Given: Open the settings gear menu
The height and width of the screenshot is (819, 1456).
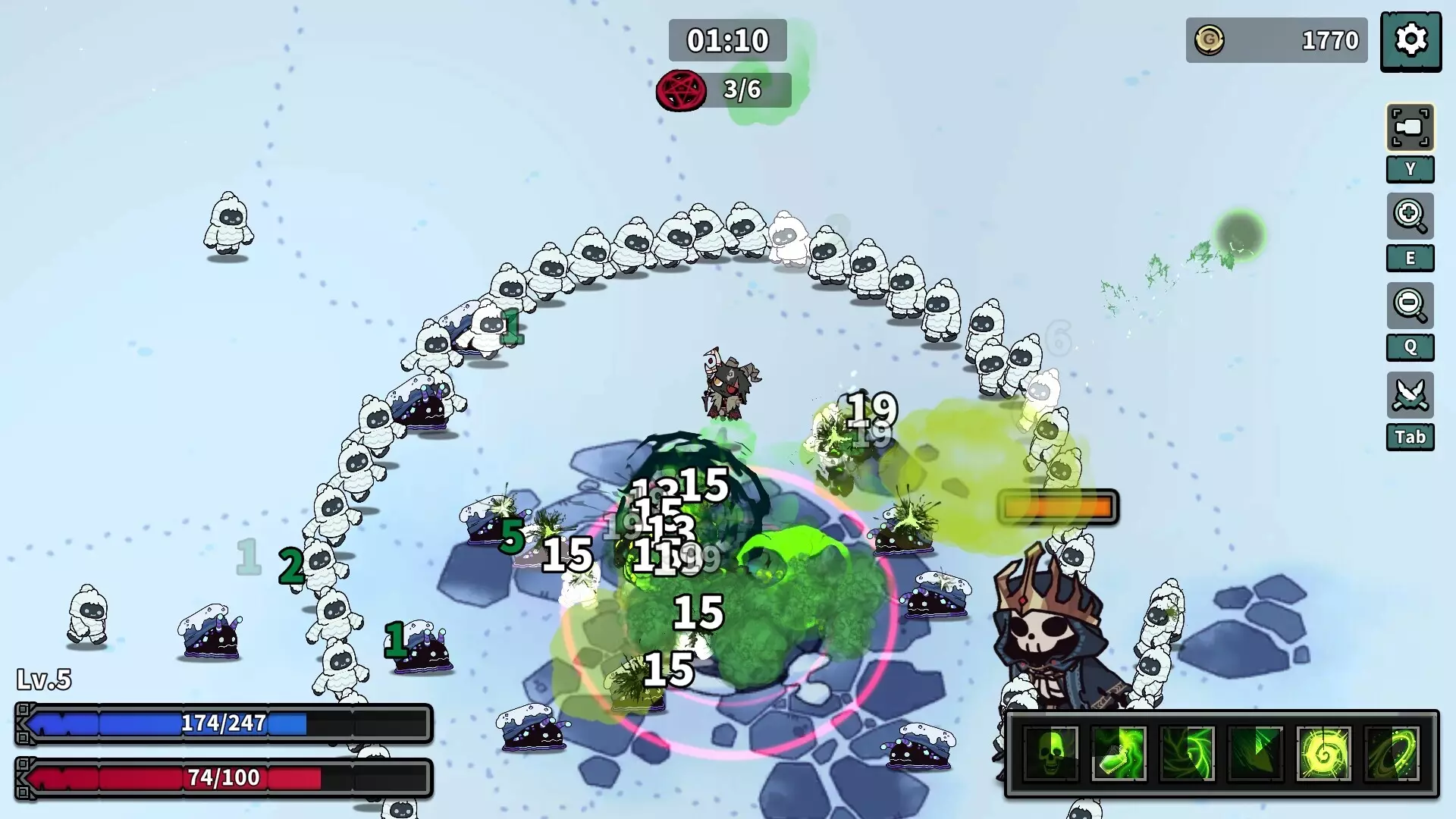Looking at the screenshot, I should click(x=1410, y=41).
